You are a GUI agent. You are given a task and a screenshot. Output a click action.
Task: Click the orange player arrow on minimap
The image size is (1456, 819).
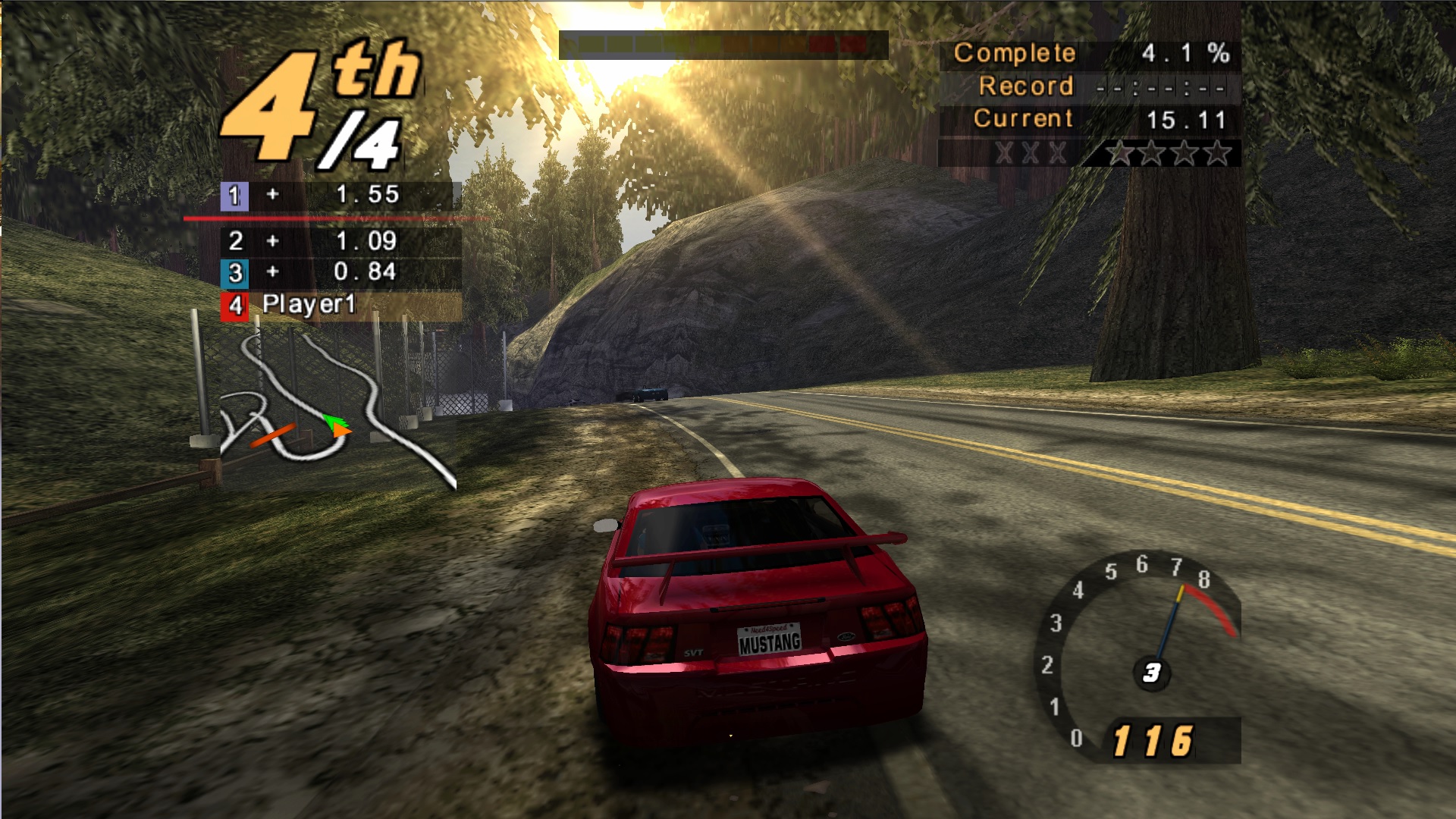pos(341,430)
